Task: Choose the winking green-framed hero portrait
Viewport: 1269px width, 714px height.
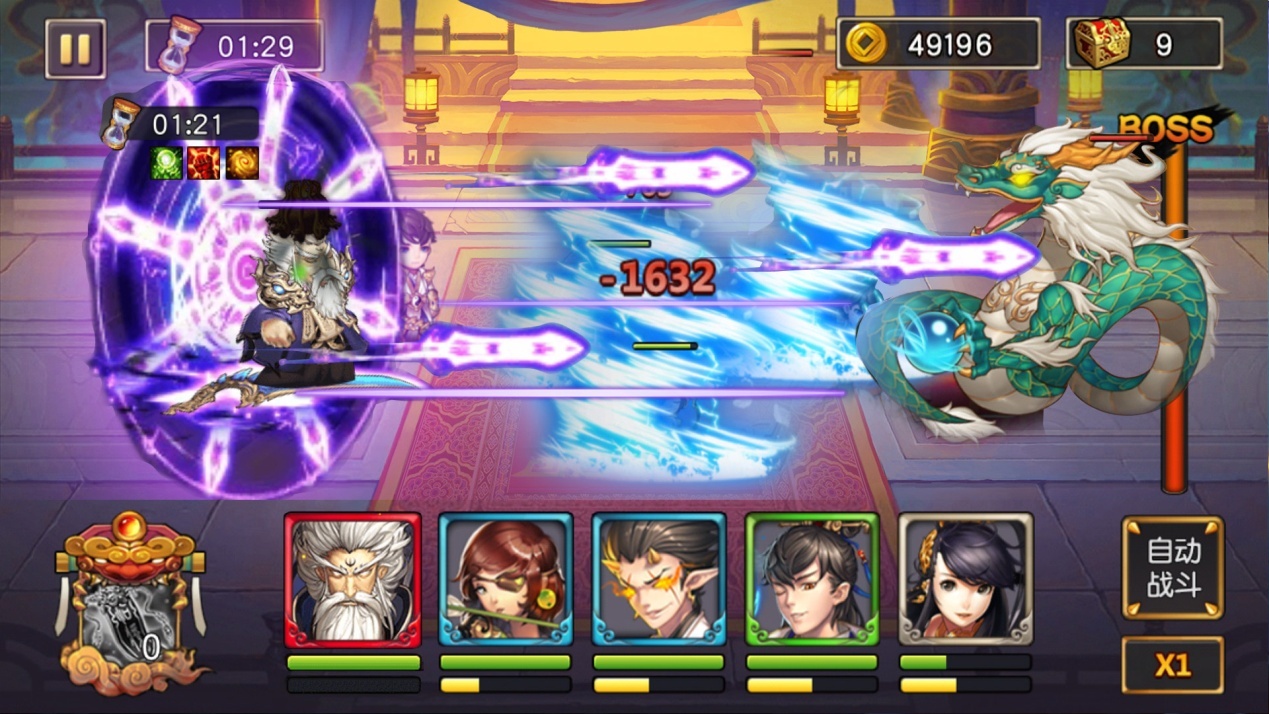Action: click(x=812, y=580)
